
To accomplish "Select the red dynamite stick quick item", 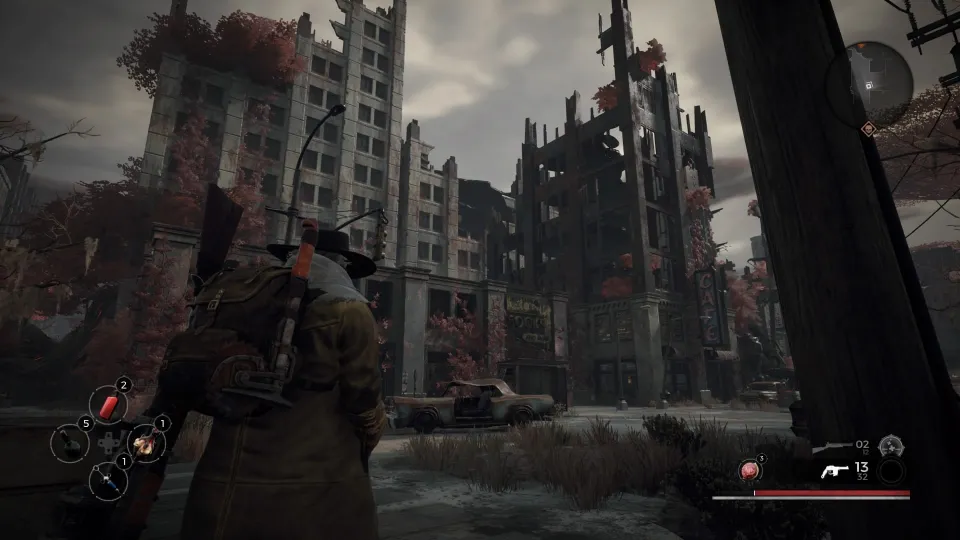I will [108, 405].
